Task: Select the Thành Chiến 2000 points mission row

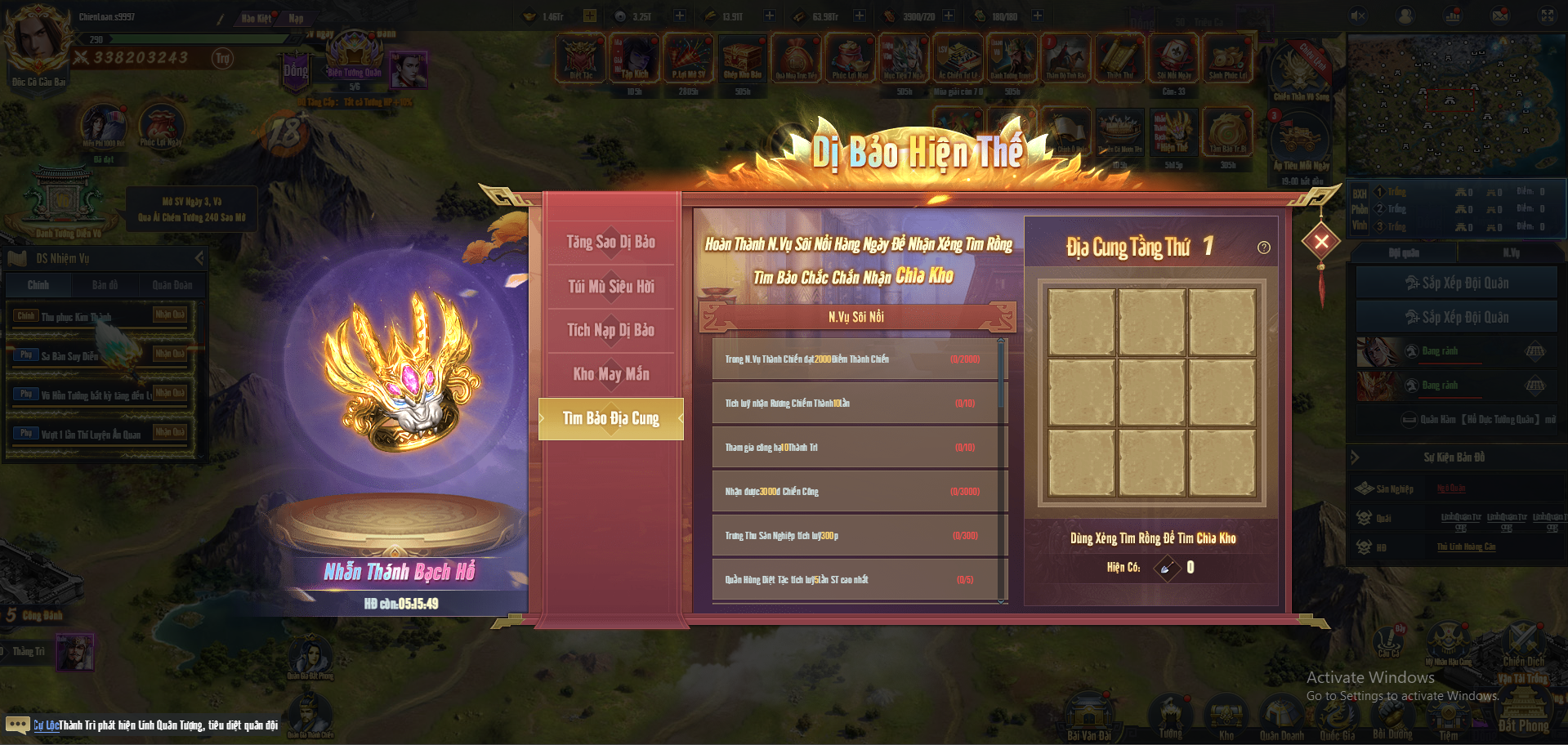Action: click(x=855, y=359)
